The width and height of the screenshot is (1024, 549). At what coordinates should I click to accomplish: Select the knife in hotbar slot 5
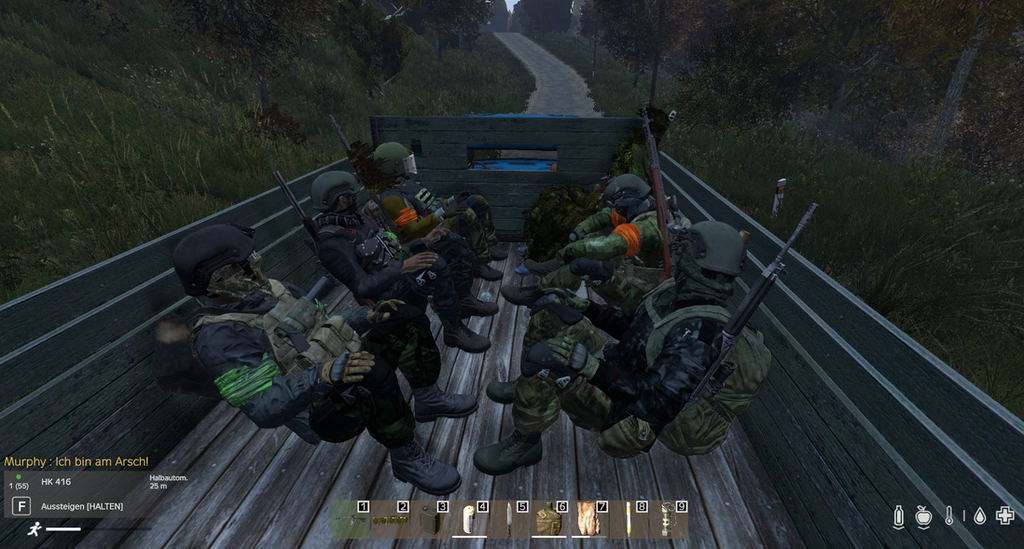509,520
